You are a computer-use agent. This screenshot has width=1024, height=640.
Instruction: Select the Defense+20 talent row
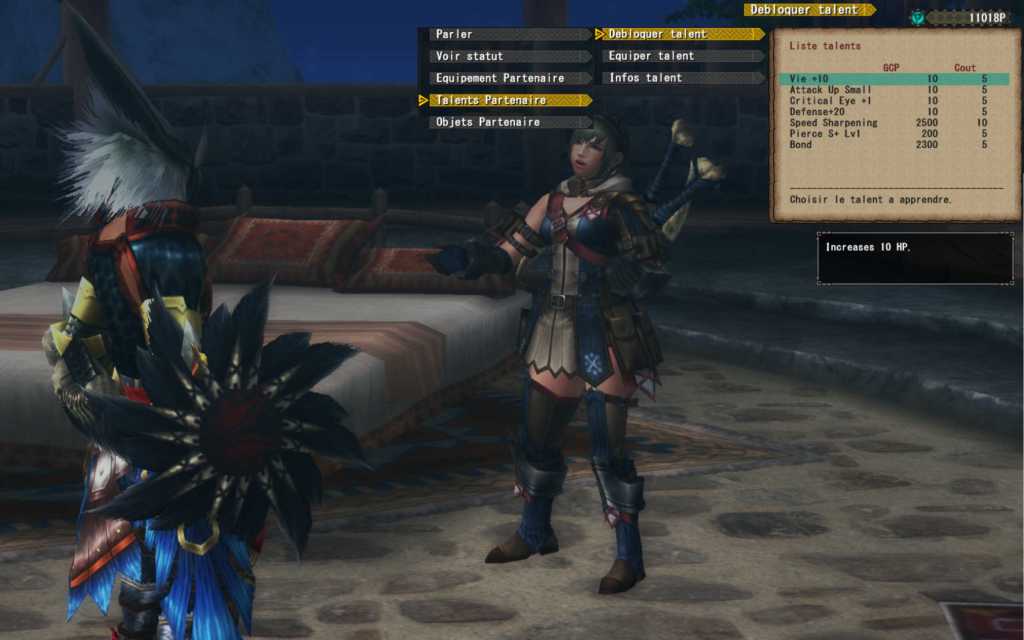click(893, 112)
